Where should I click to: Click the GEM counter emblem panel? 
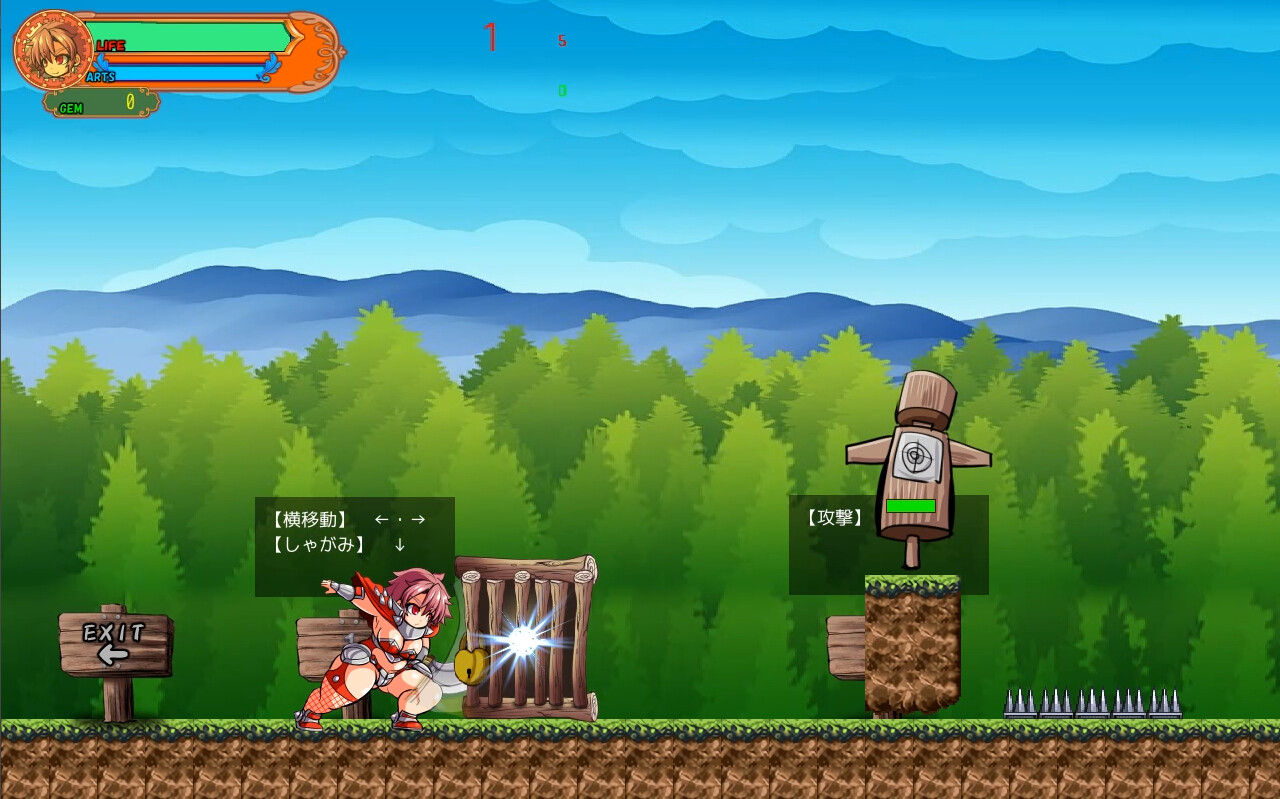point(98,105)
